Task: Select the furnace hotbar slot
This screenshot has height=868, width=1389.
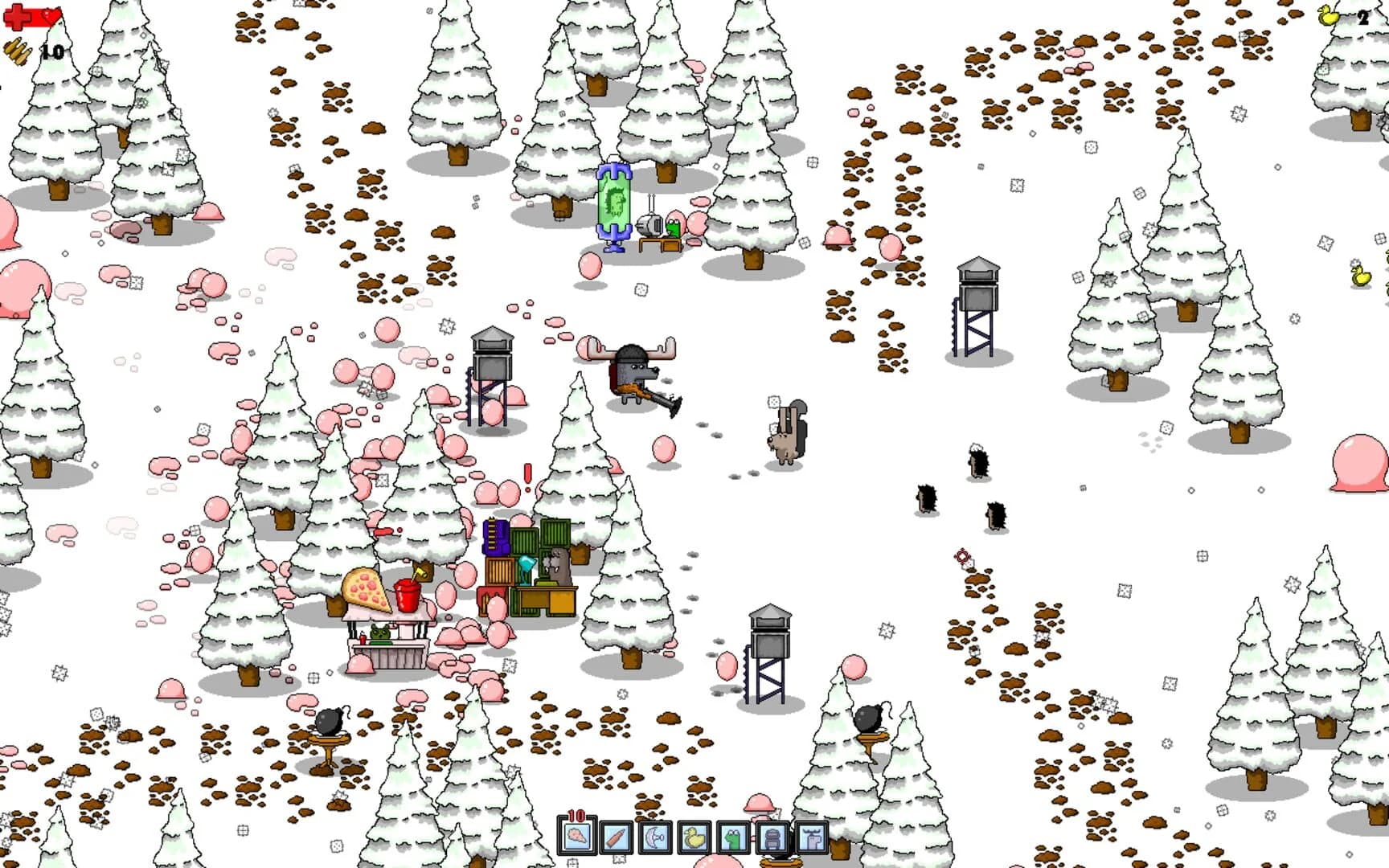Action: click(x=771, y=839)
